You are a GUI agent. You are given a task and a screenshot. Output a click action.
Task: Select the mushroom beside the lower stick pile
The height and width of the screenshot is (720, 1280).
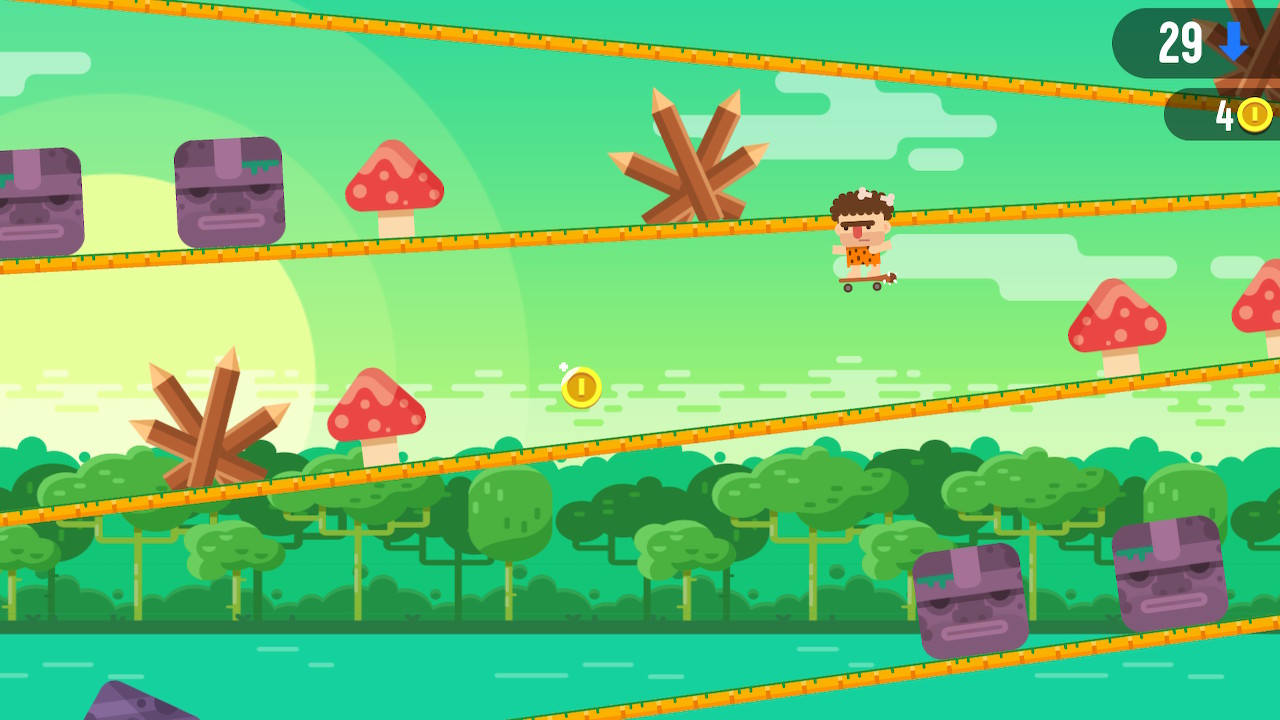click(x=375, y=410)
